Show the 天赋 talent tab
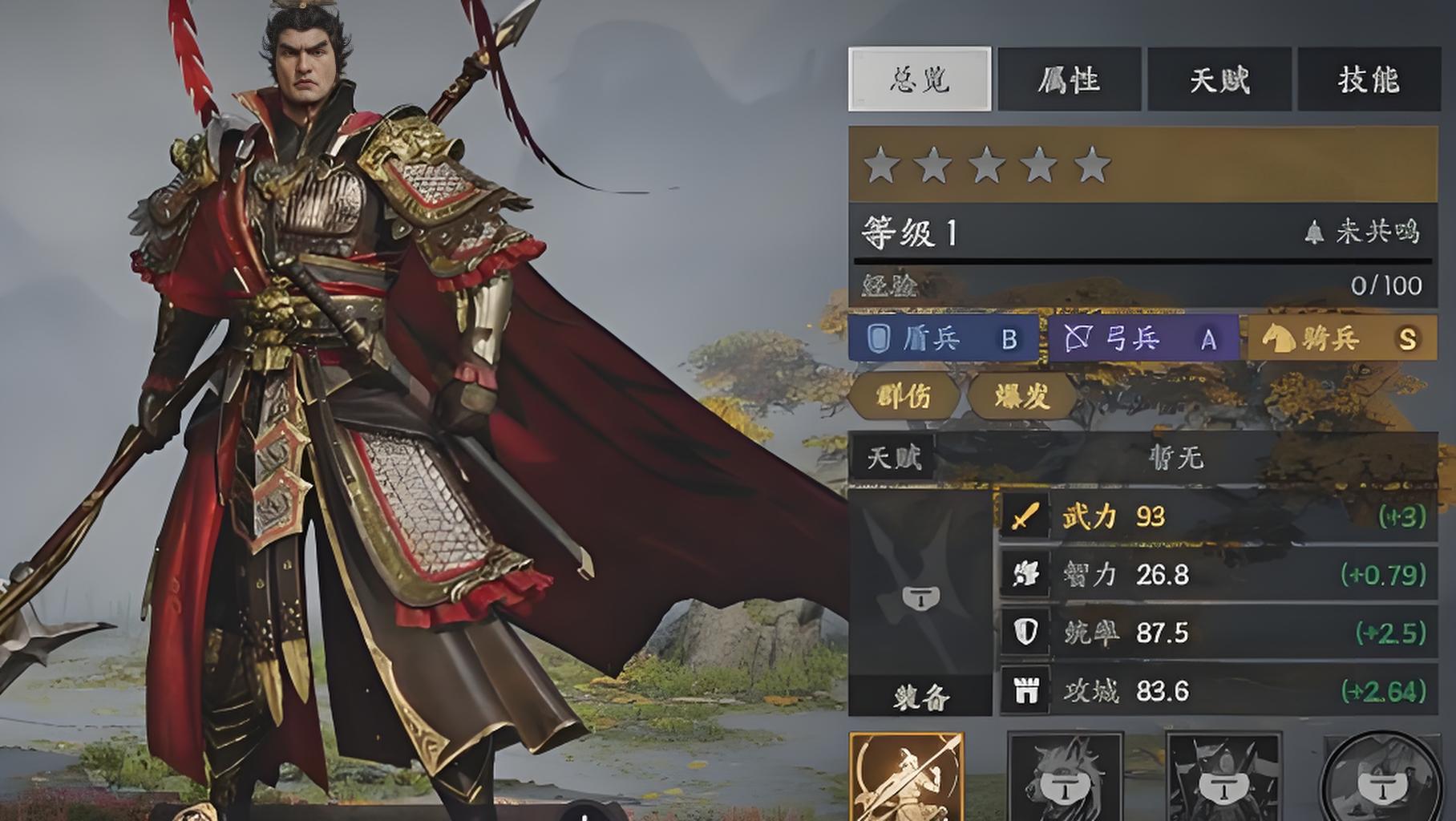Screen dimensions: 1456x821 [1219, 79]
